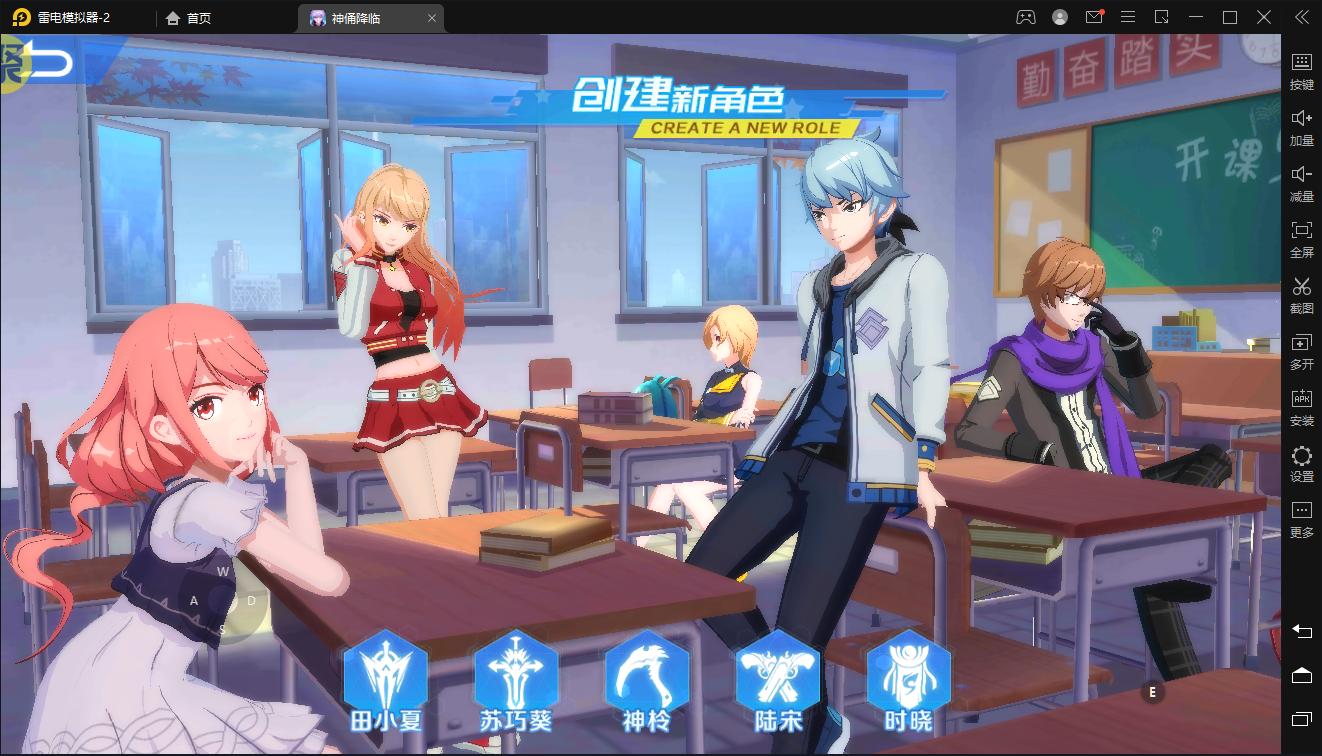Switch to the 首页 home tab
Viewport: 1322px width, 756px height.
[189, 18]
